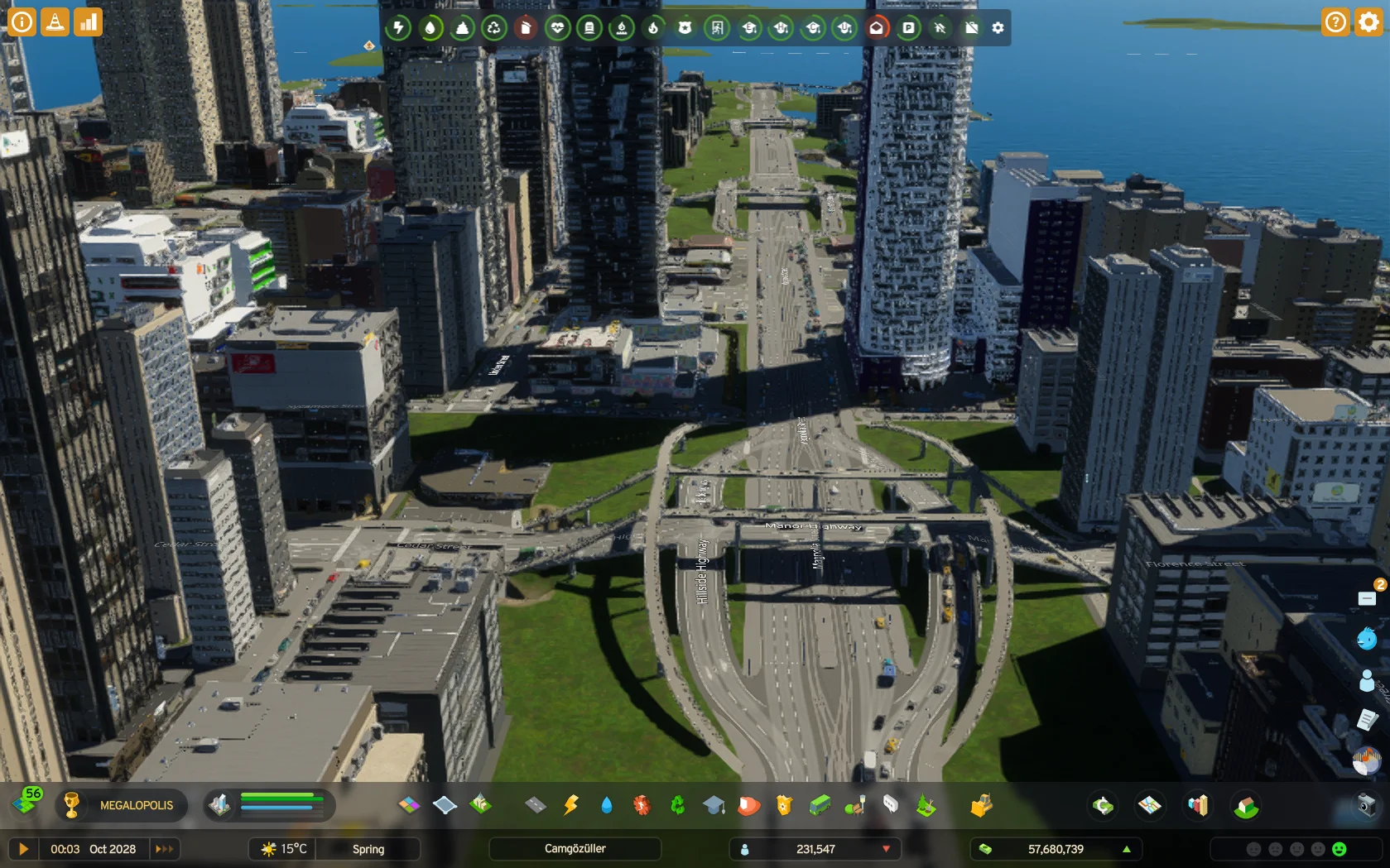Show the water infoview

coord(430,28)
